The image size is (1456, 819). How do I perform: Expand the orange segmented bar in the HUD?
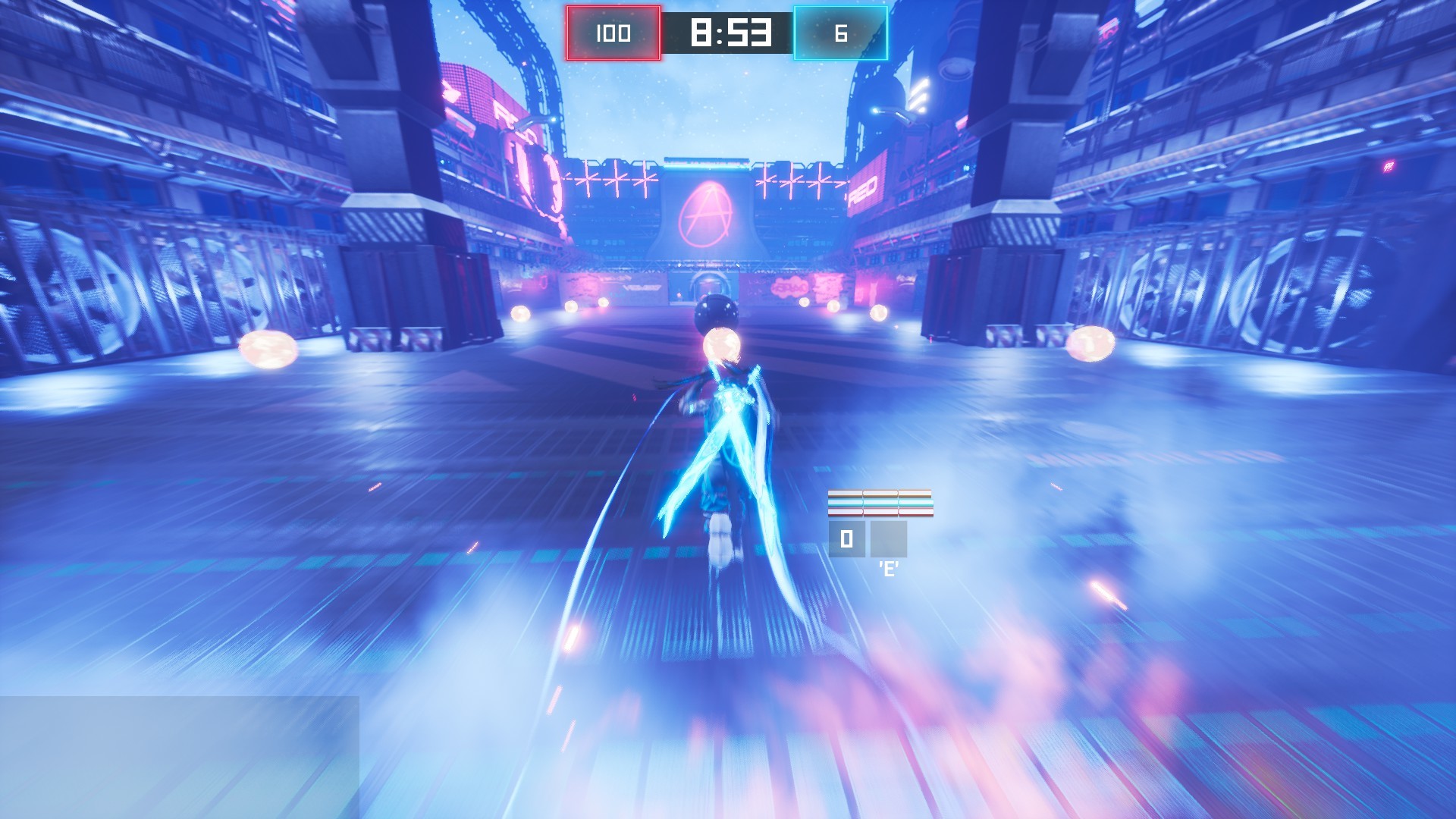[880, 493]
